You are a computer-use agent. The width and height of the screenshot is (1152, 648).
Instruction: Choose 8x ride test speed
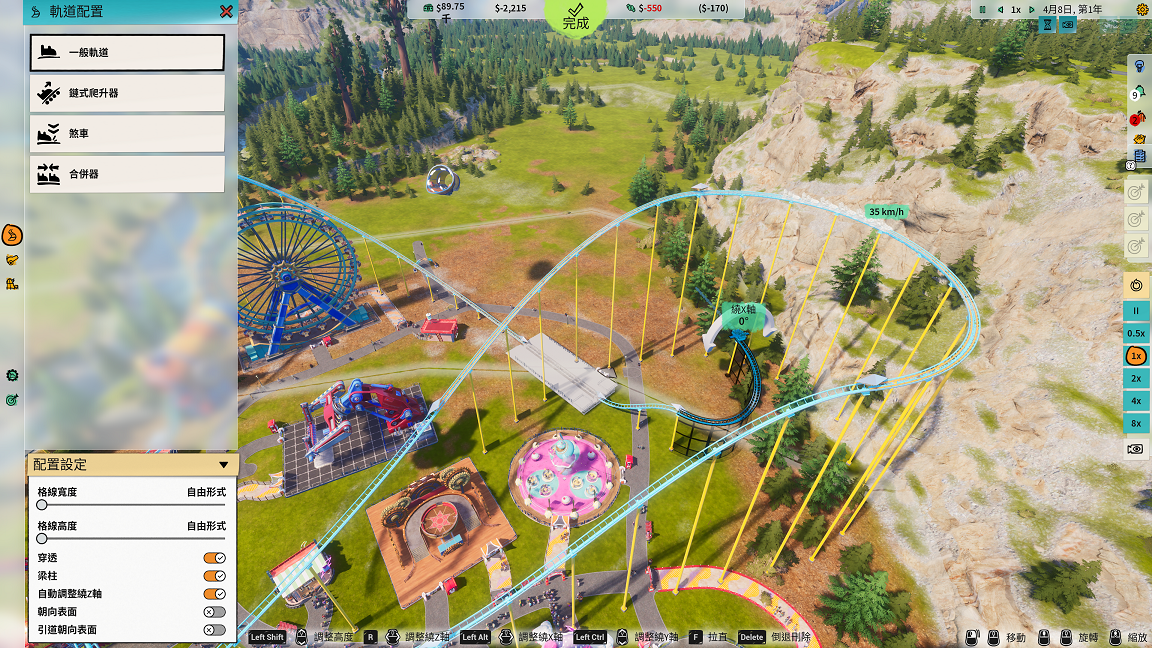click(x=1136, y=424)
